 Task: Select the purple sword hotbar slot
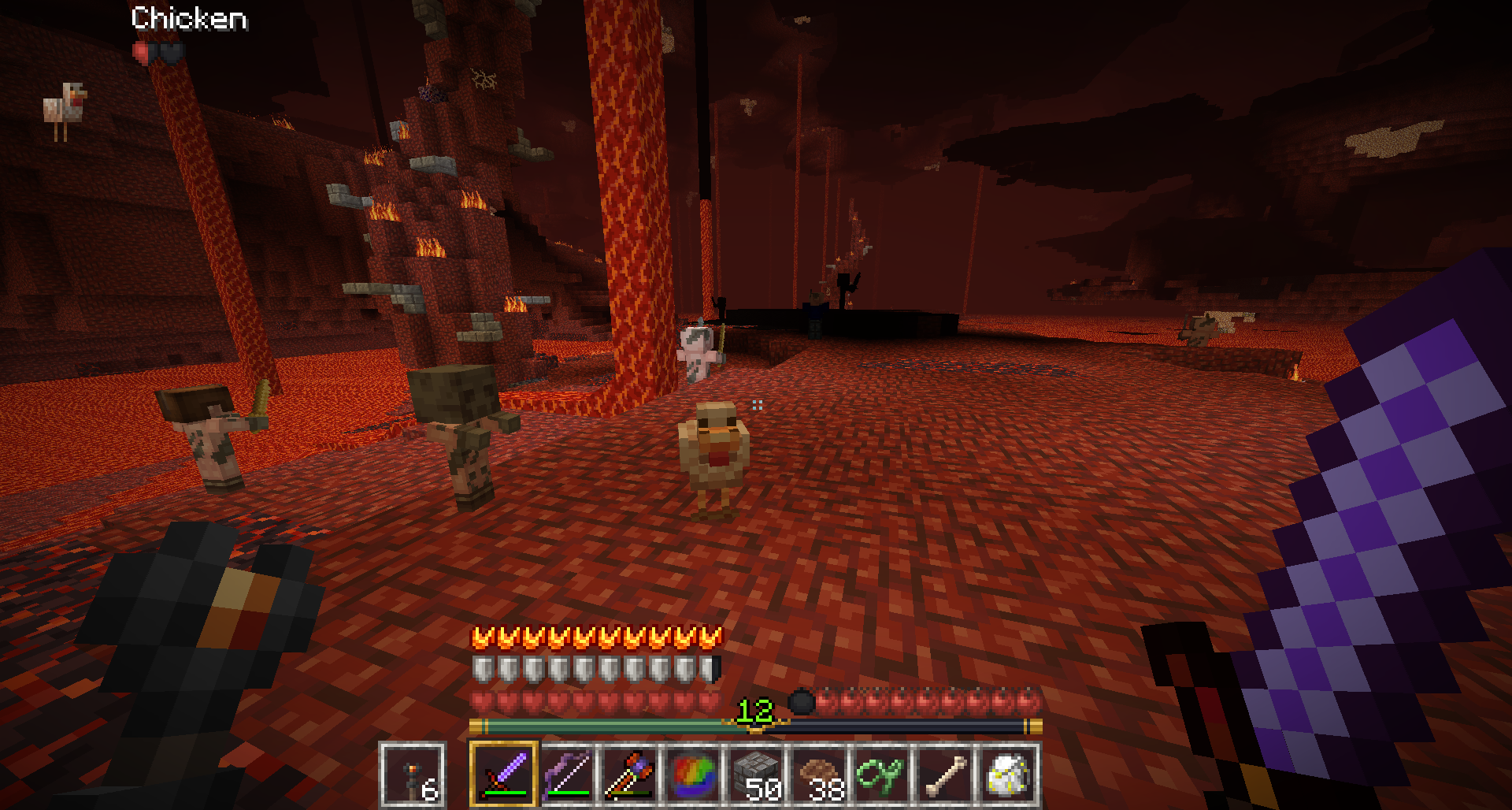pyautogui.click(x=504, y=775)
